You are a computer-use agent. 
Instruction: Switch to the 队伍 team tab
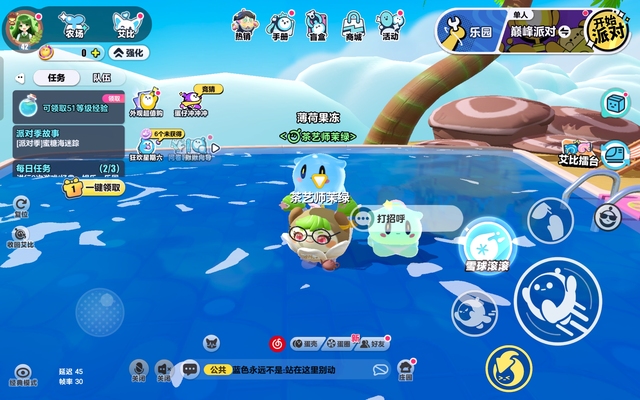102,77
